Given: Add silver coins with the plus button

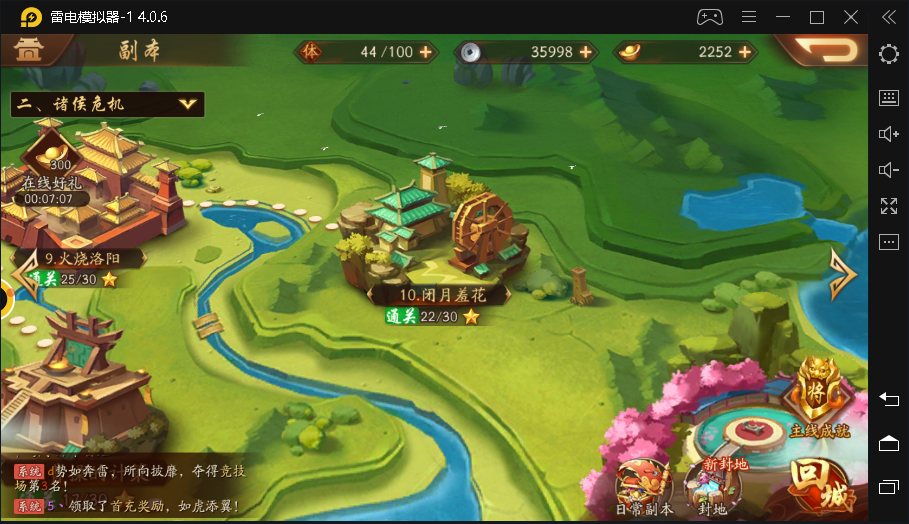Looking at the screenshot, I should (x=586, y=52).
